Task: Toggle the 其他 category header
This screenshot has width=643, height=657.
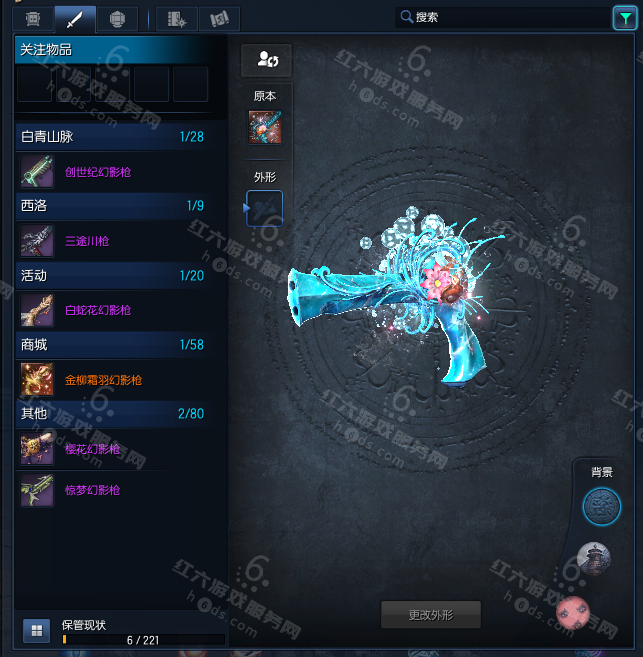Action: tap(112, 414)
